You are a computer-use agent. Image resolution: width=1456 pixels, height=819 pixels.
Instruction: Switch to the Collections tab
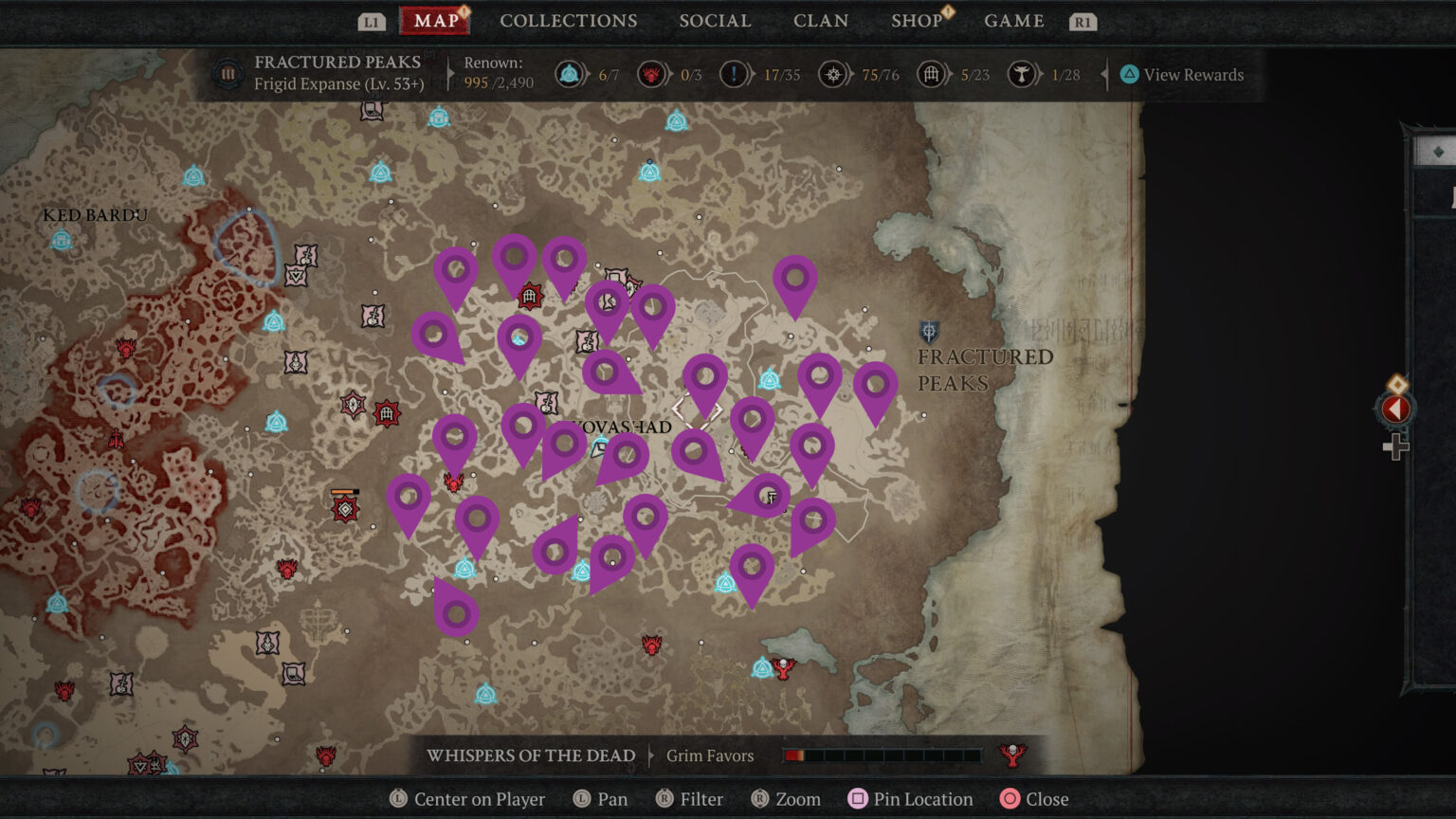click(x=569, y=20)
